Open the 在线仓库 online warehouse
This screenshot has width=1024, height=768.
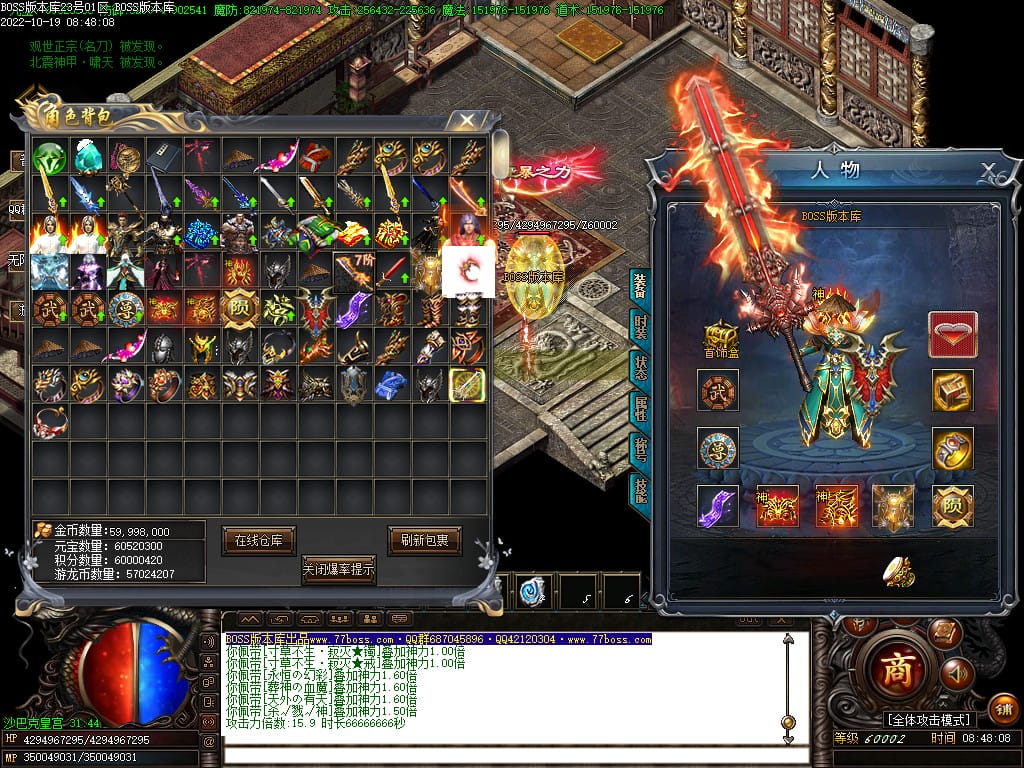259,540
